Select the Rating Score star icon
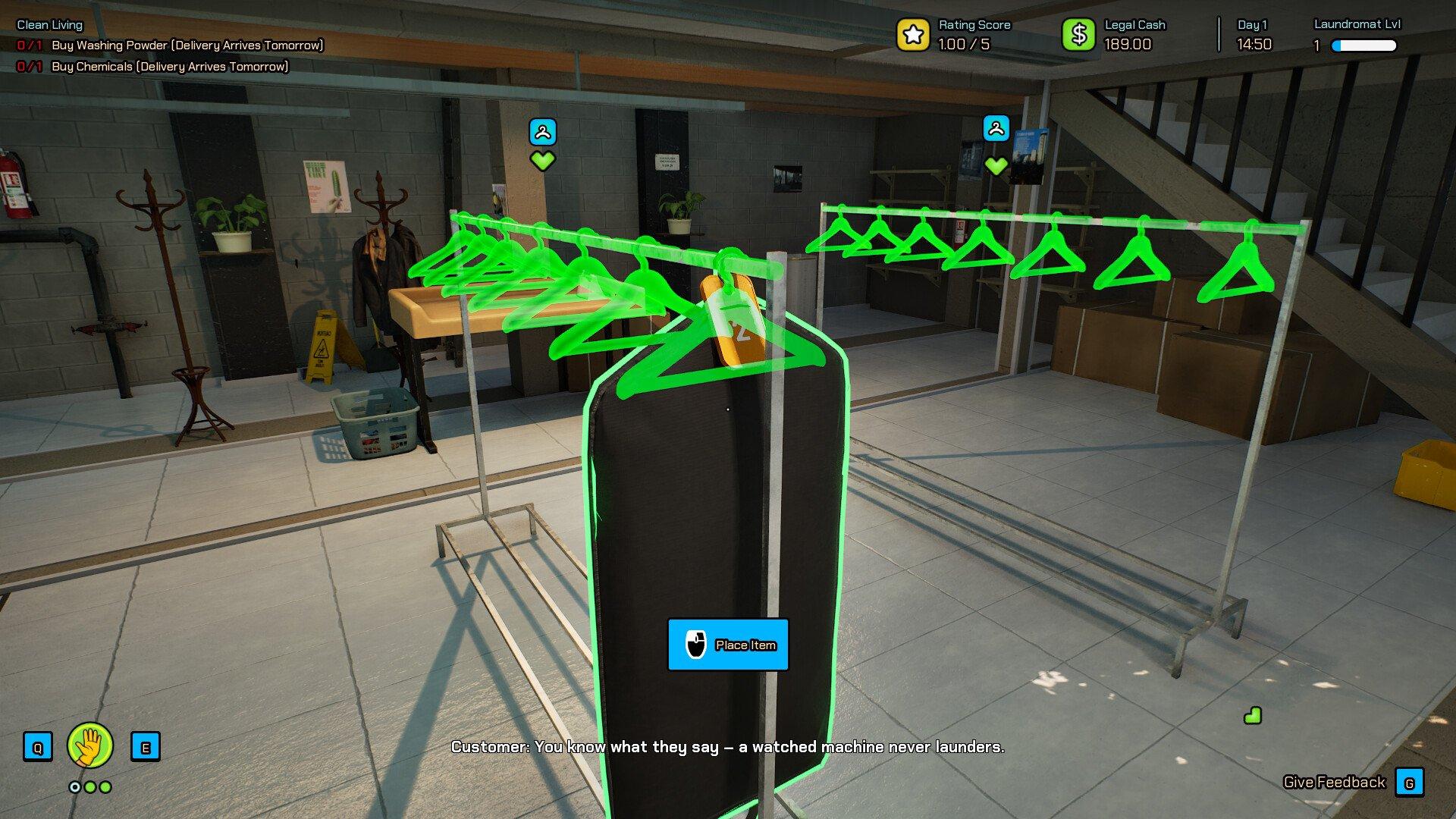Screen dimensions: 1456x819 coord(913,35)
